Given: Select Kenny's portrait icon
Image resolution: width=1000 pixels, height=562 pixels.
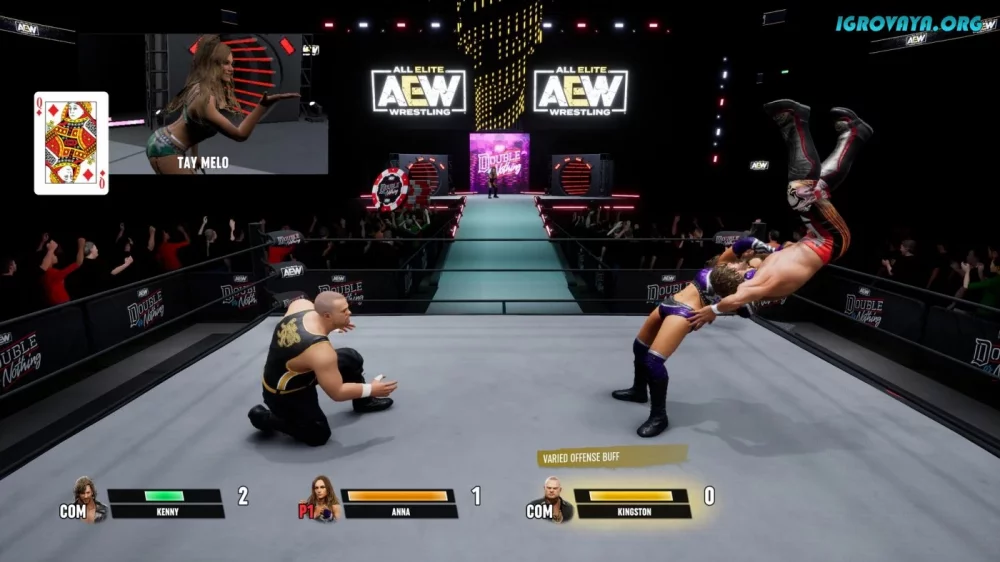Looking at the screenshot, I should click(x=87, y=497).
